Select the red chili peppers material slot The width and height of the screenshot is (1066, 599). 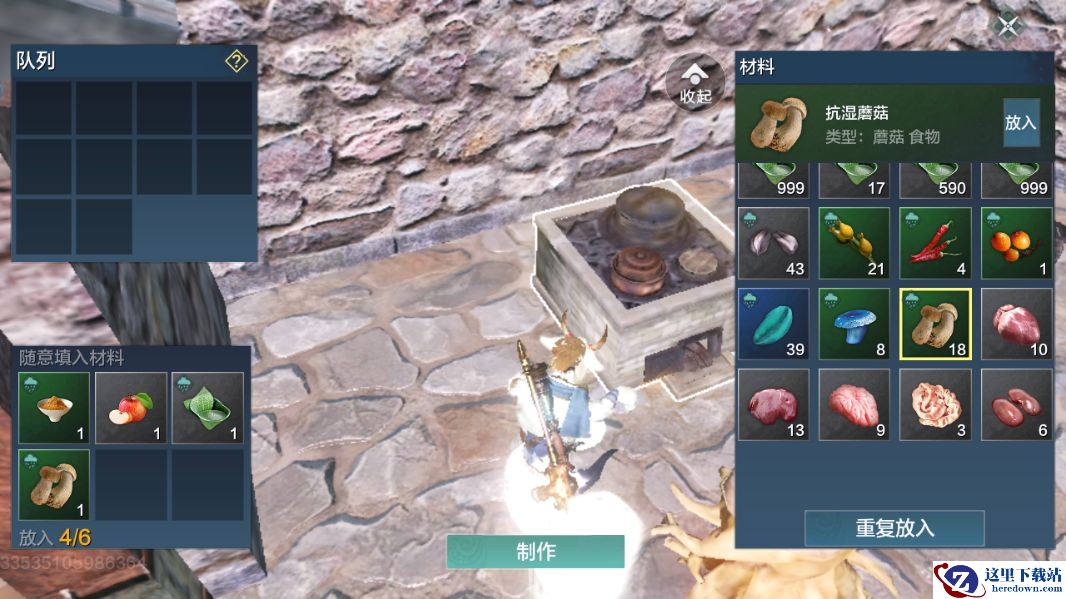pos(935,243)
